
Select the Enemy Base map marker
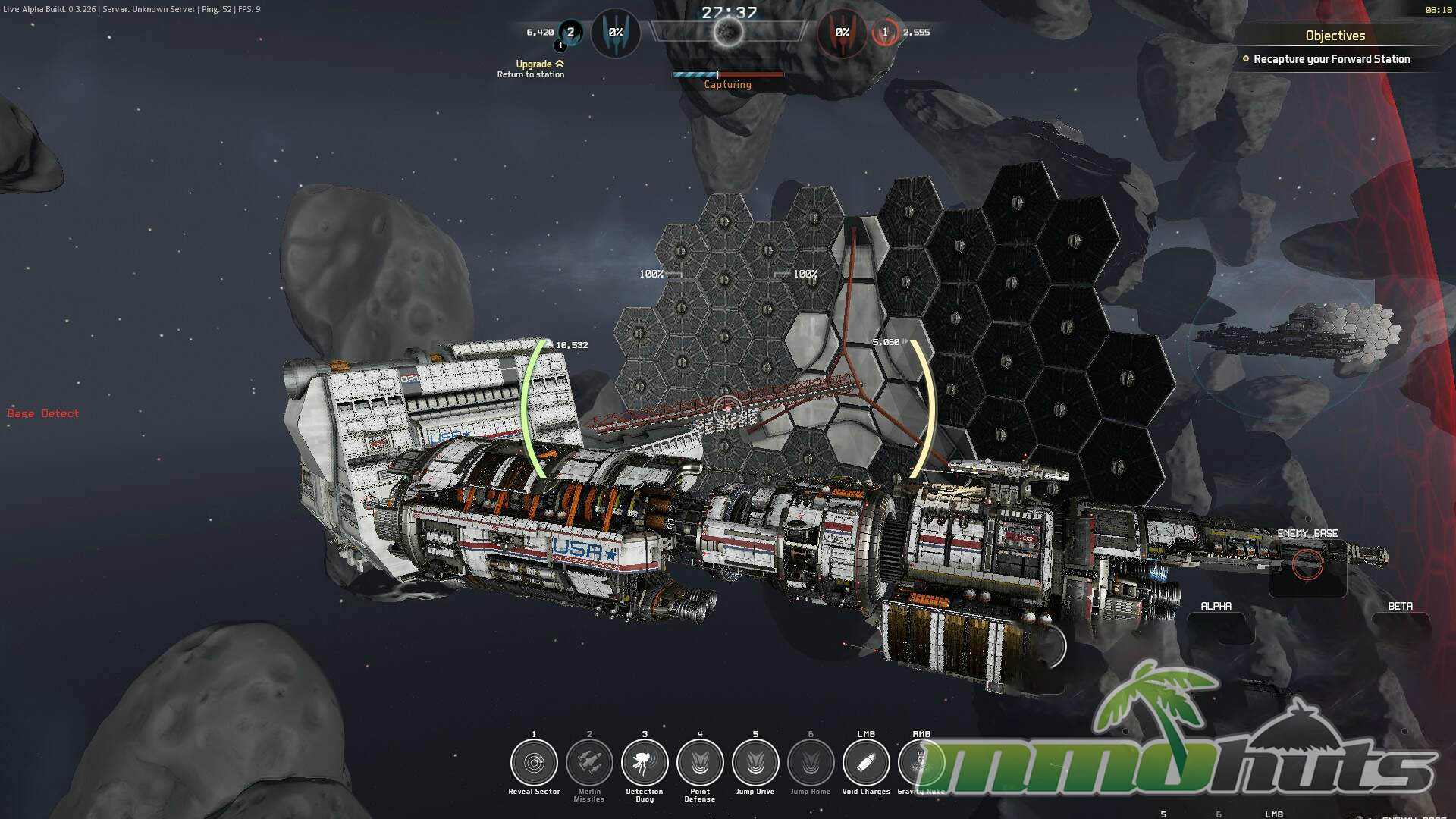[1307, 565]
